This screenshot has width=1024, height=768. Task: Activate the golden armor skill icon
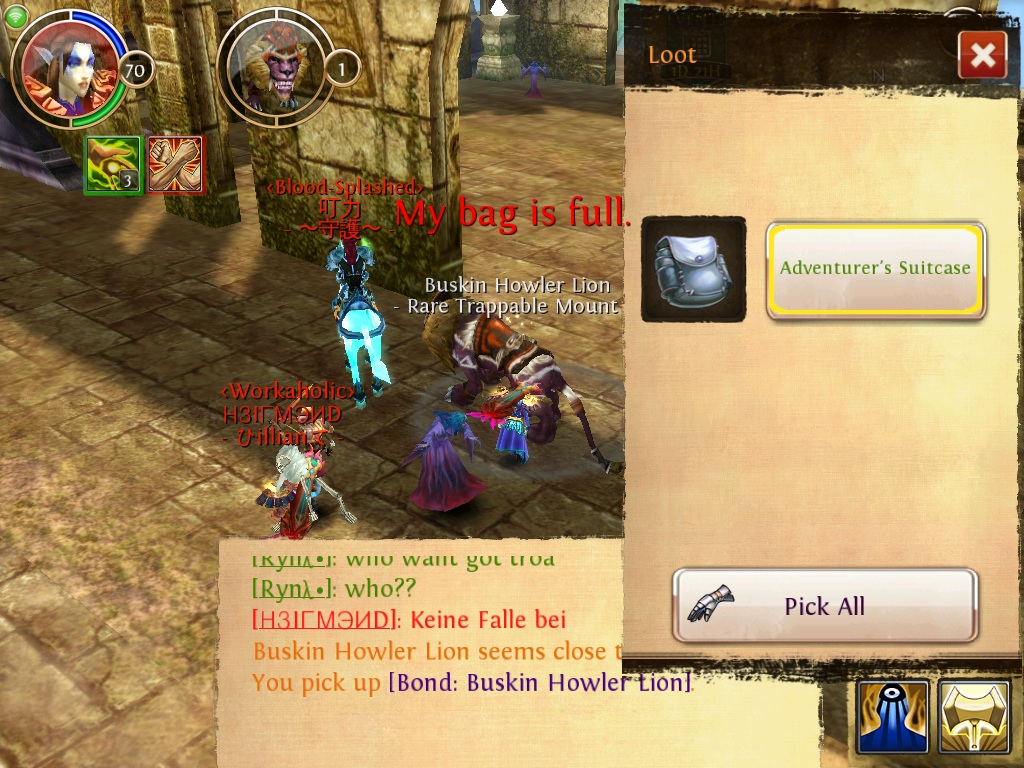[x=973, y=717]
